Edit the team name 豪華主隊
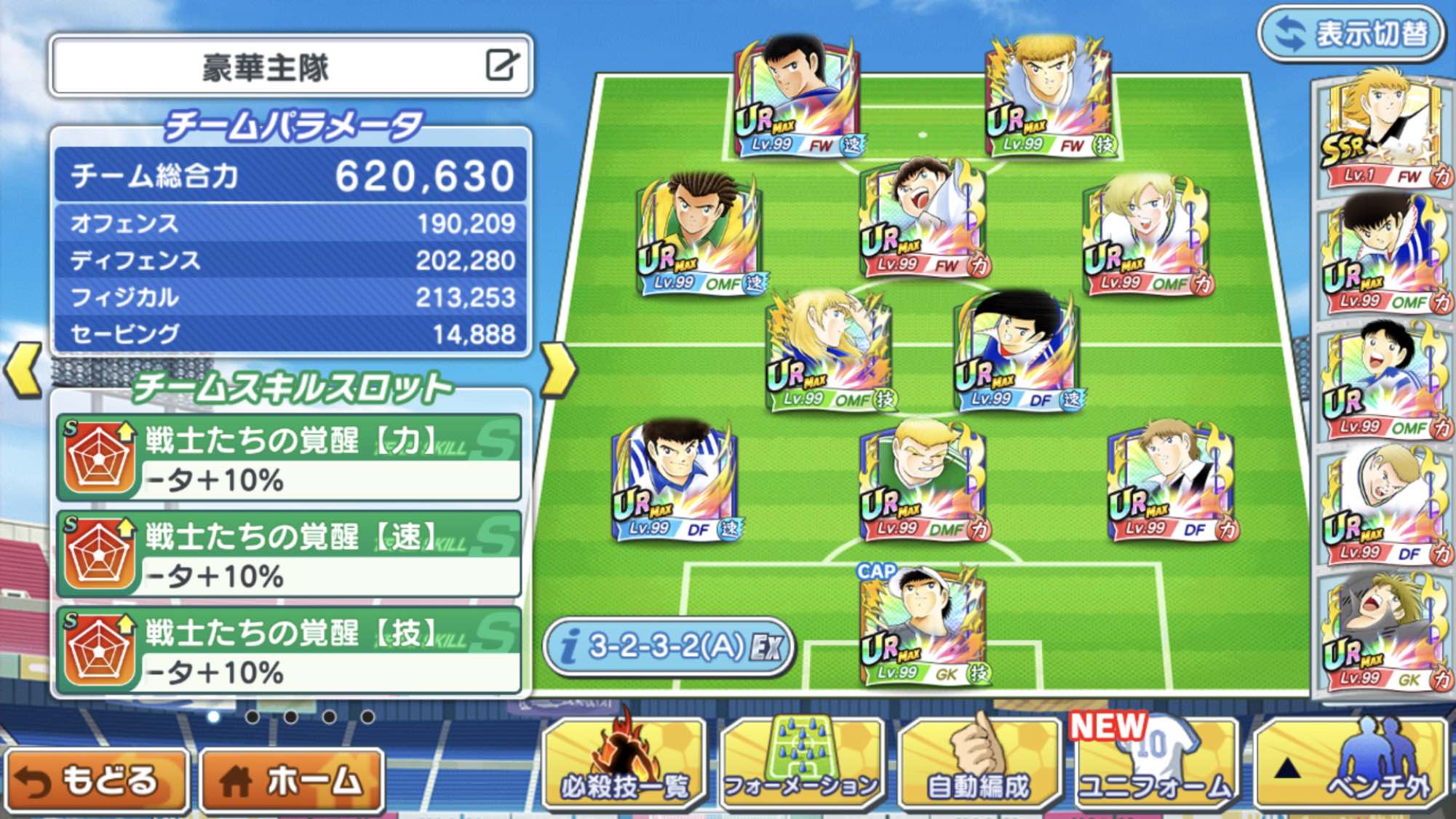The height and width of the screenshot is (819, 1456). 502,66
